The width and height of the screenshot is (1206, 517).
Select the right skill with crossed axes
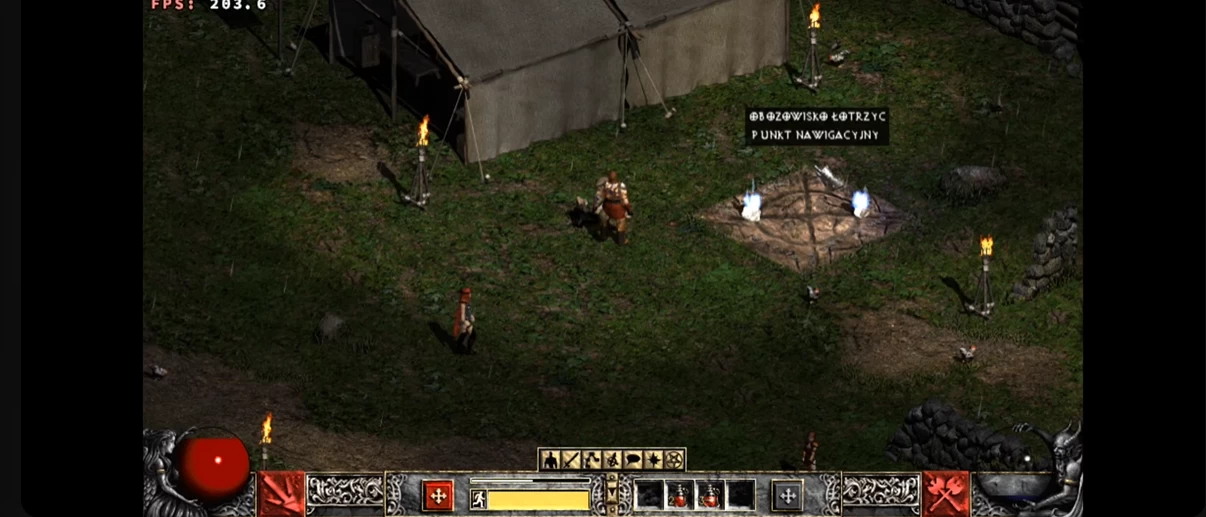(945, 494)
